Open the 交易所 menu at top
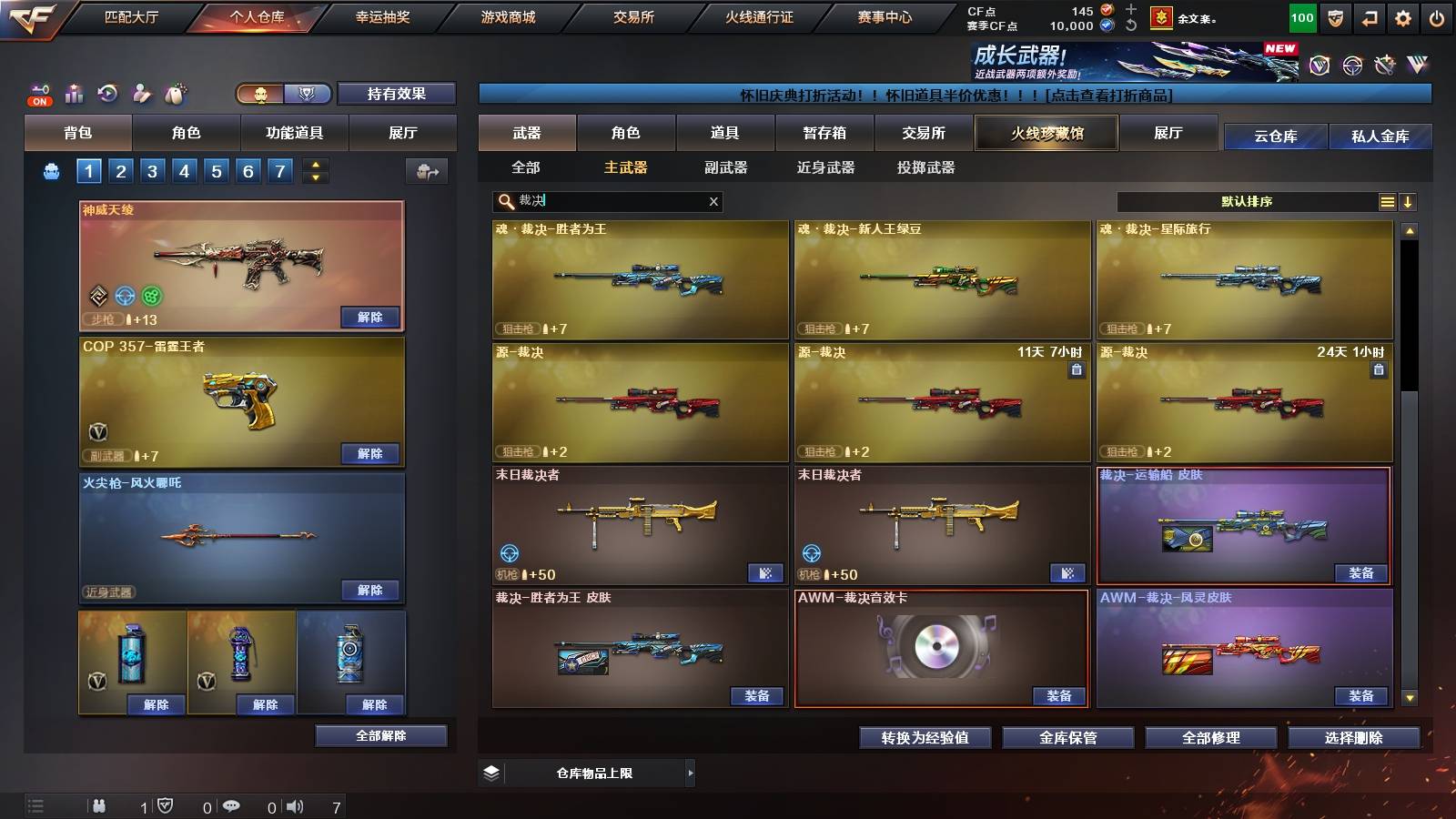This screenshot has width=1456, height=819. coord(635,16)
